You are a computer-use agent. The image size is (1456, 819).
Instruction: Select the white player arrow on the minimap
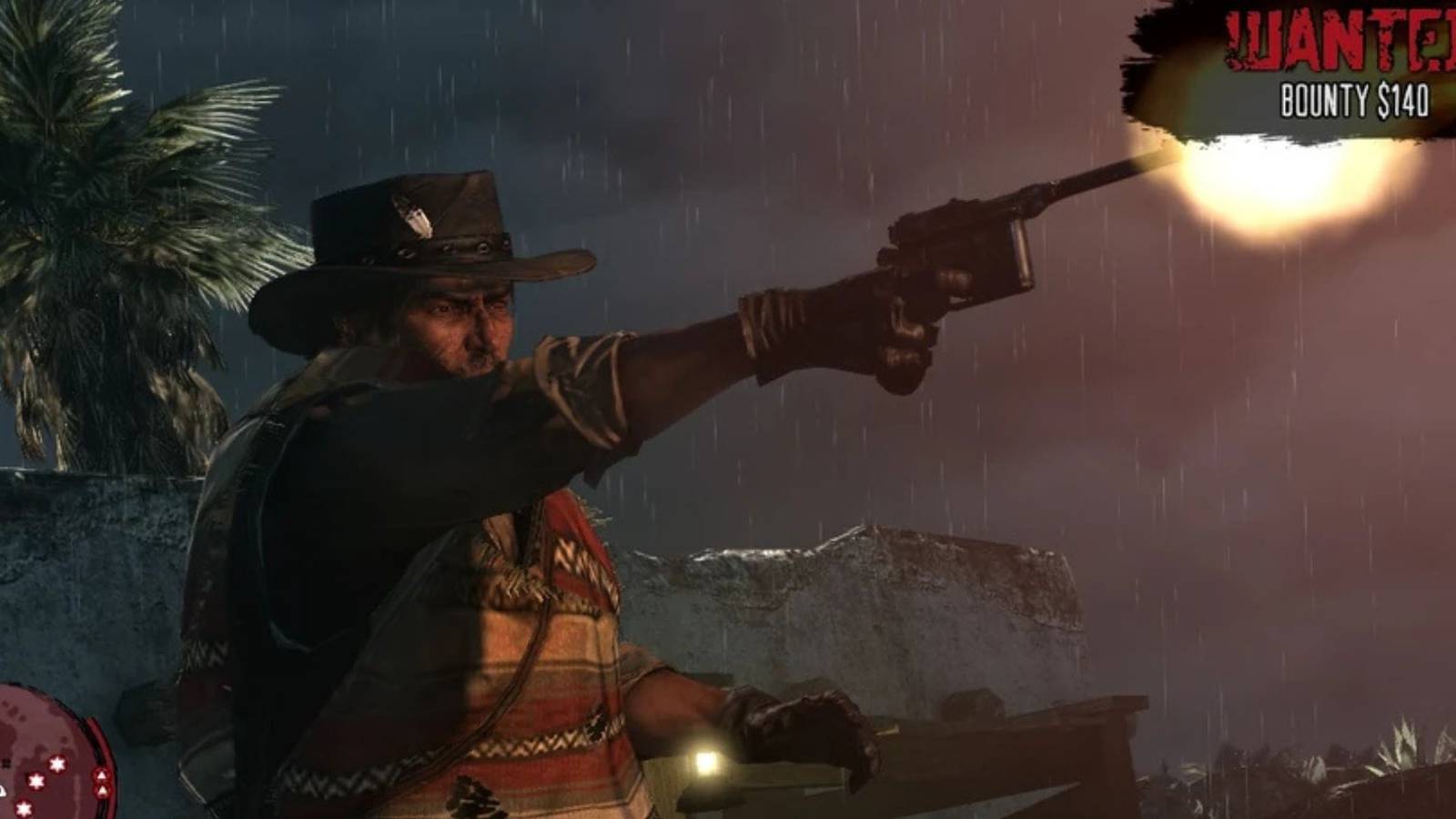pos(3,790)
